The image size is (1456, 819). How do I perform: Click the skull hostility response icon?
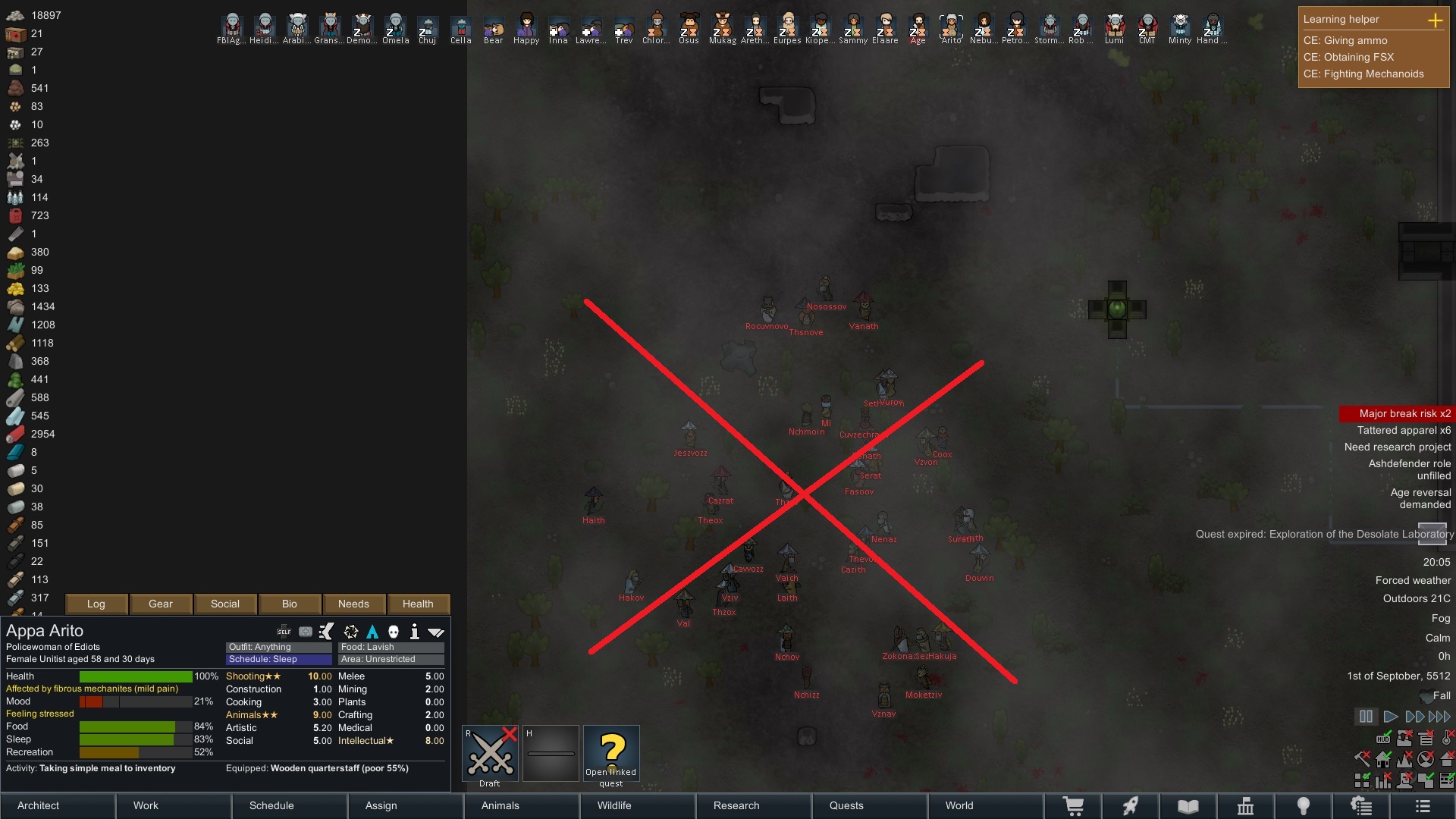[393, 631]
